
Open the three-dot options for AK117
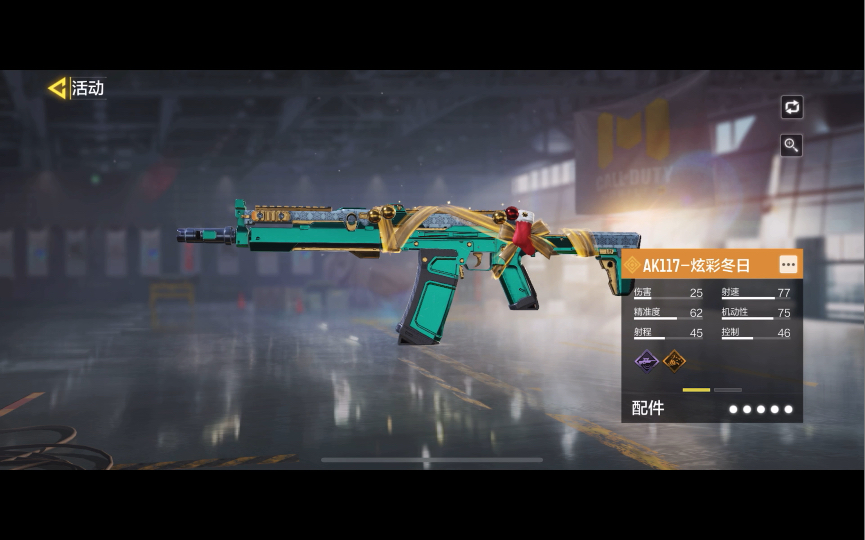point(789,265)
